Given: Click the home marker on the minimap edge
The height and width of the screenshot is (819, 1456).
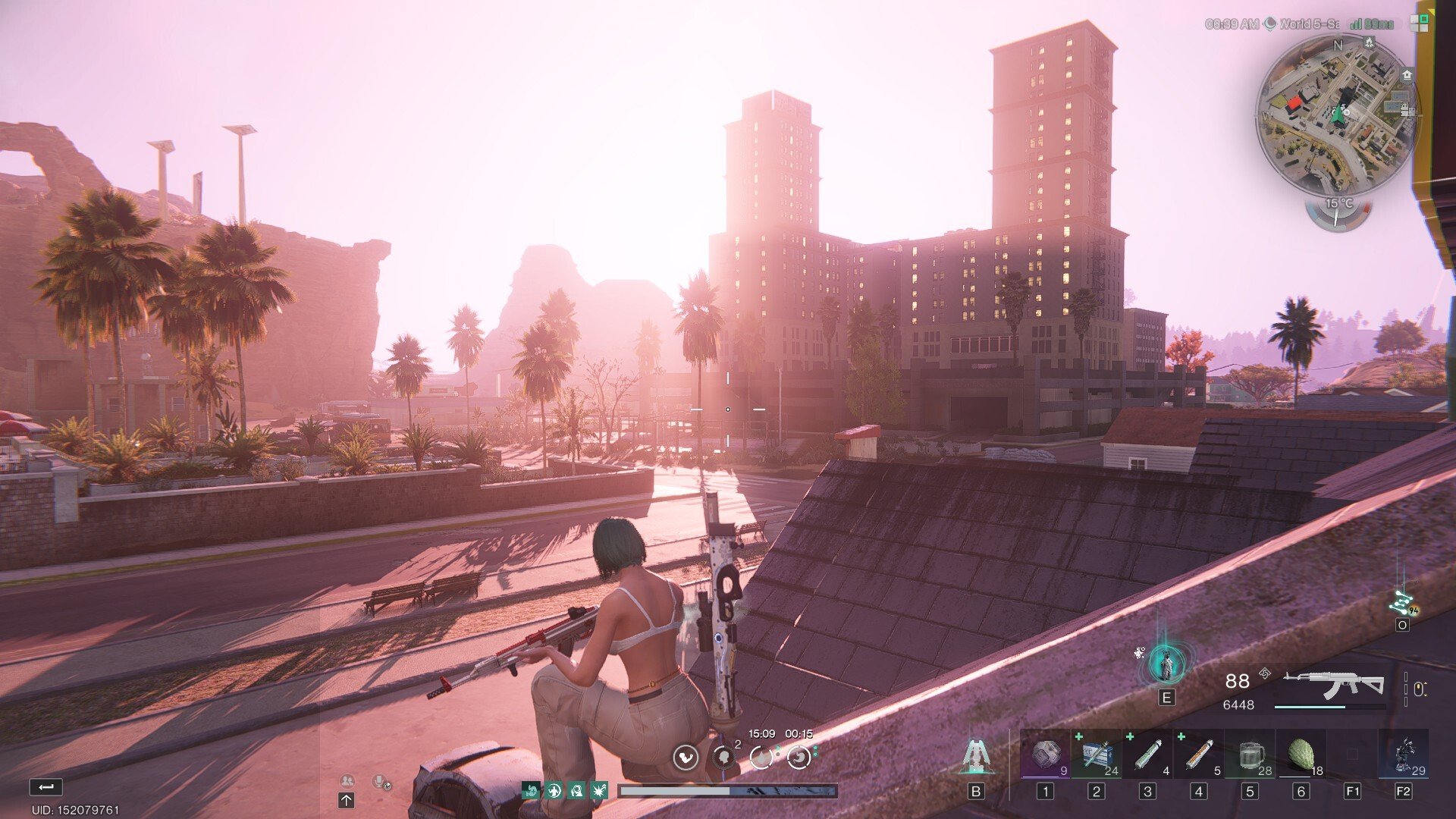Looking at the screenshot, I should [1407, 74].
